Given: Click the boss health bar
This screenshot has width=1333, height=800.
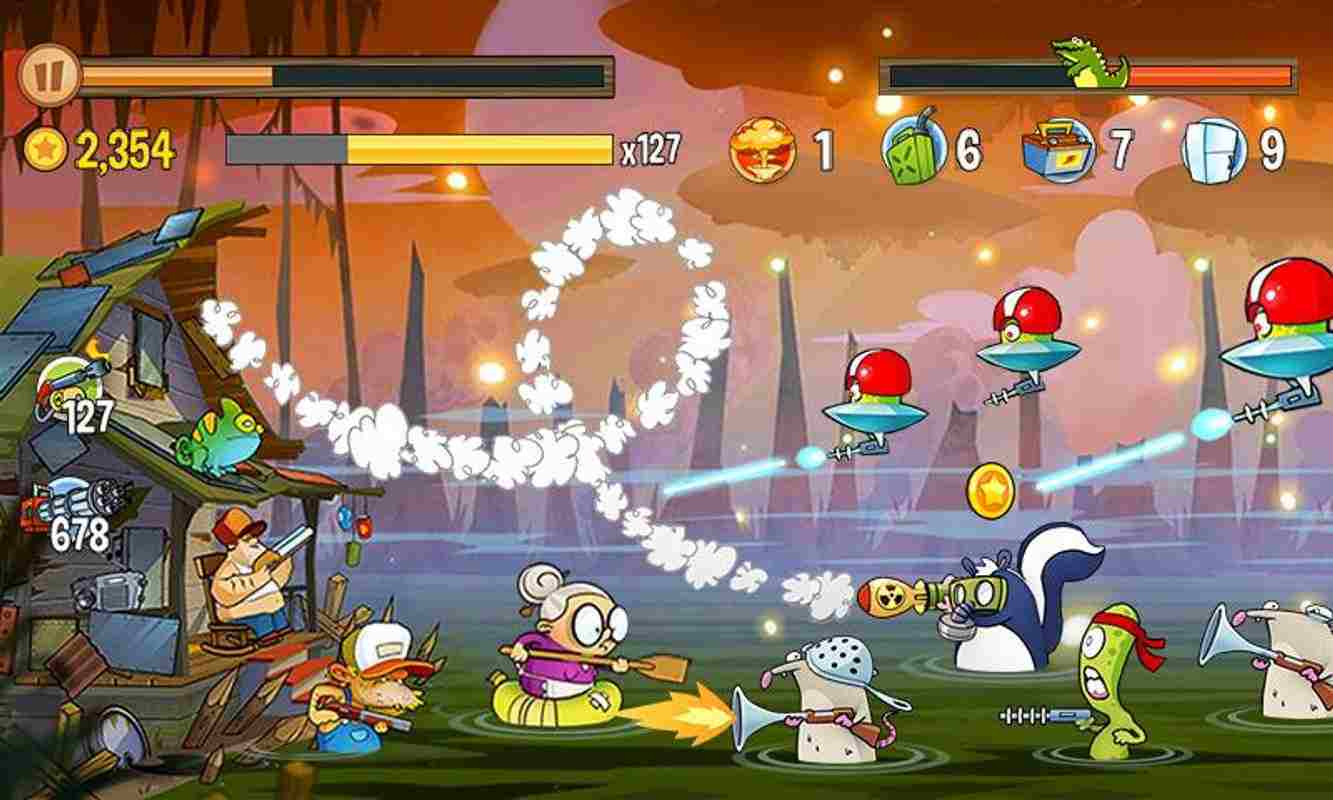Looking at the screenshot, I should (x=1090, y=74).
